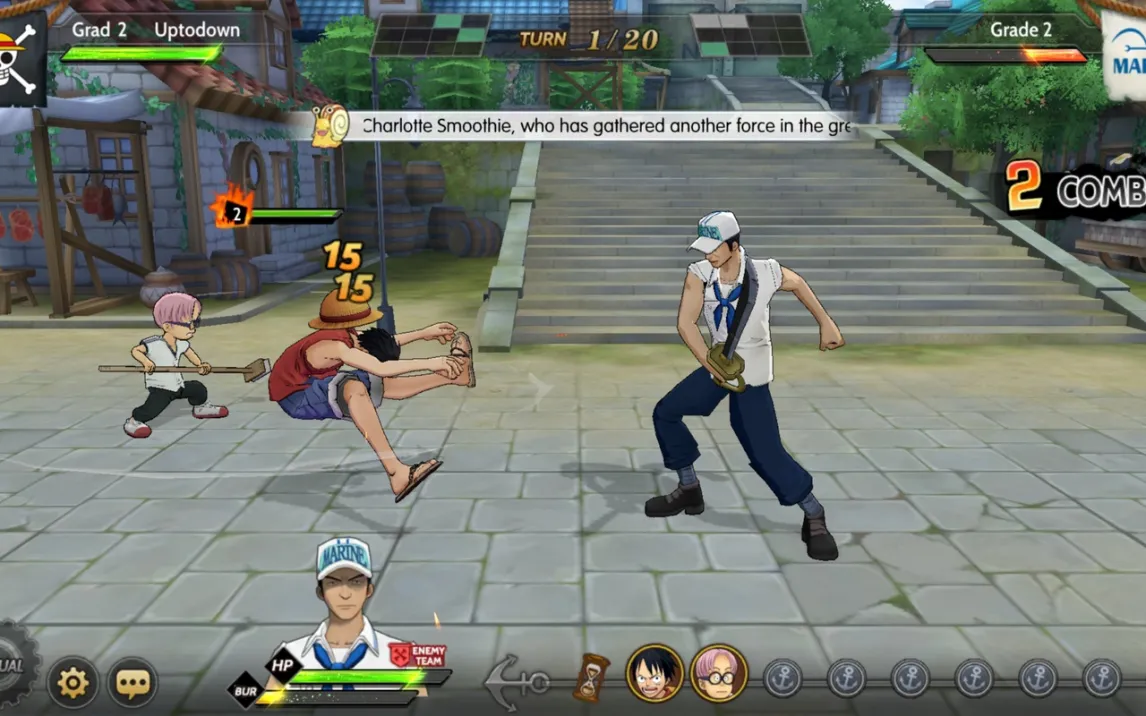This screenshot has height=716, width=1146.
Task: Click the hourglass turn icon
Action: (x=591, y=676)
